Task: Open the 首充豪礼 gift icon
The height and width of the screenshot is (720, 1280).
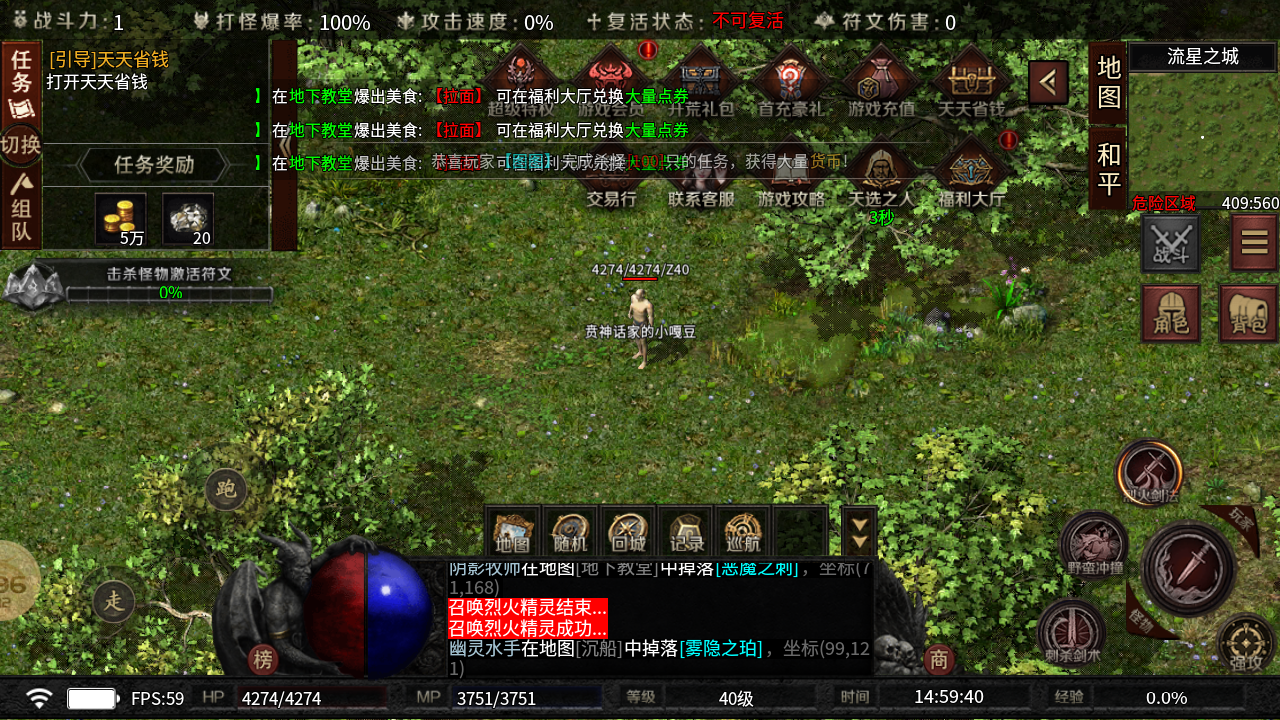Action: 790,75
